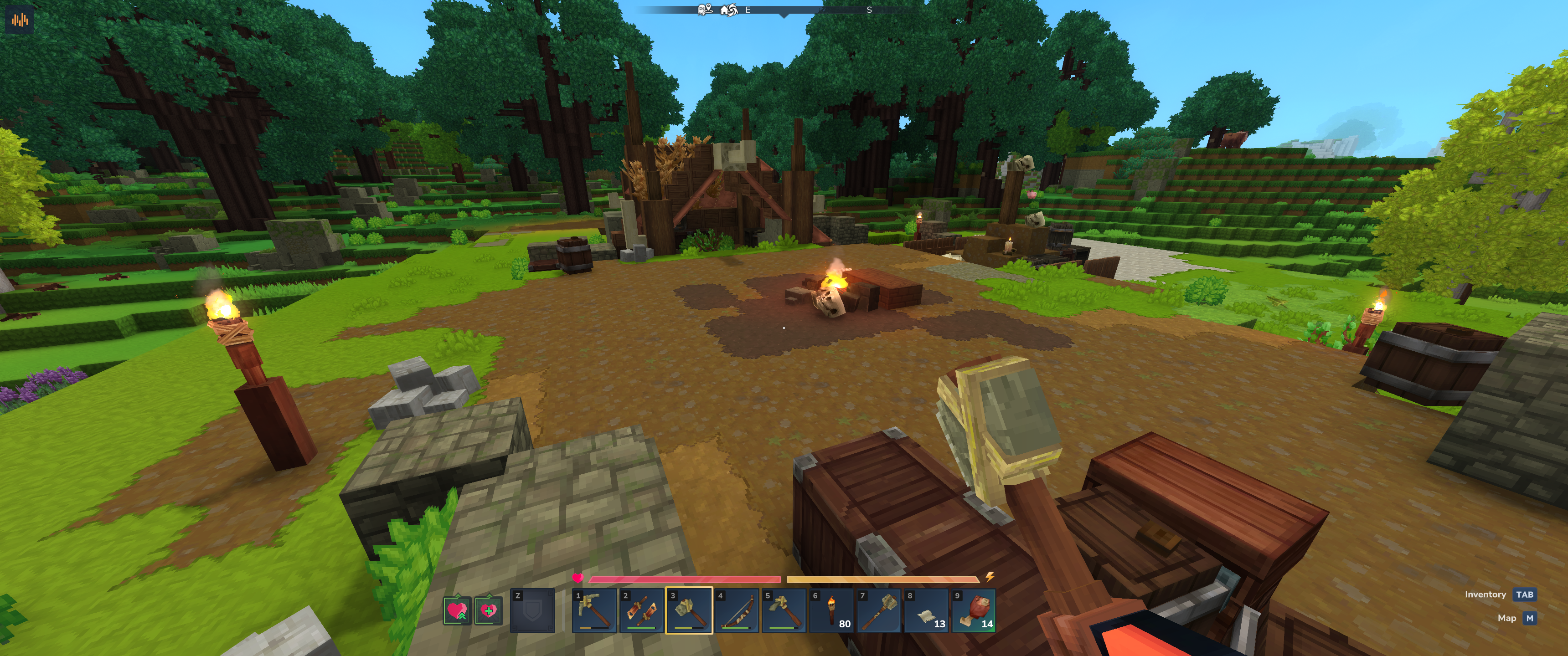Pick the cloth scrap stack of 13
The image size is (1568, 656).
(x=926, y=611)
